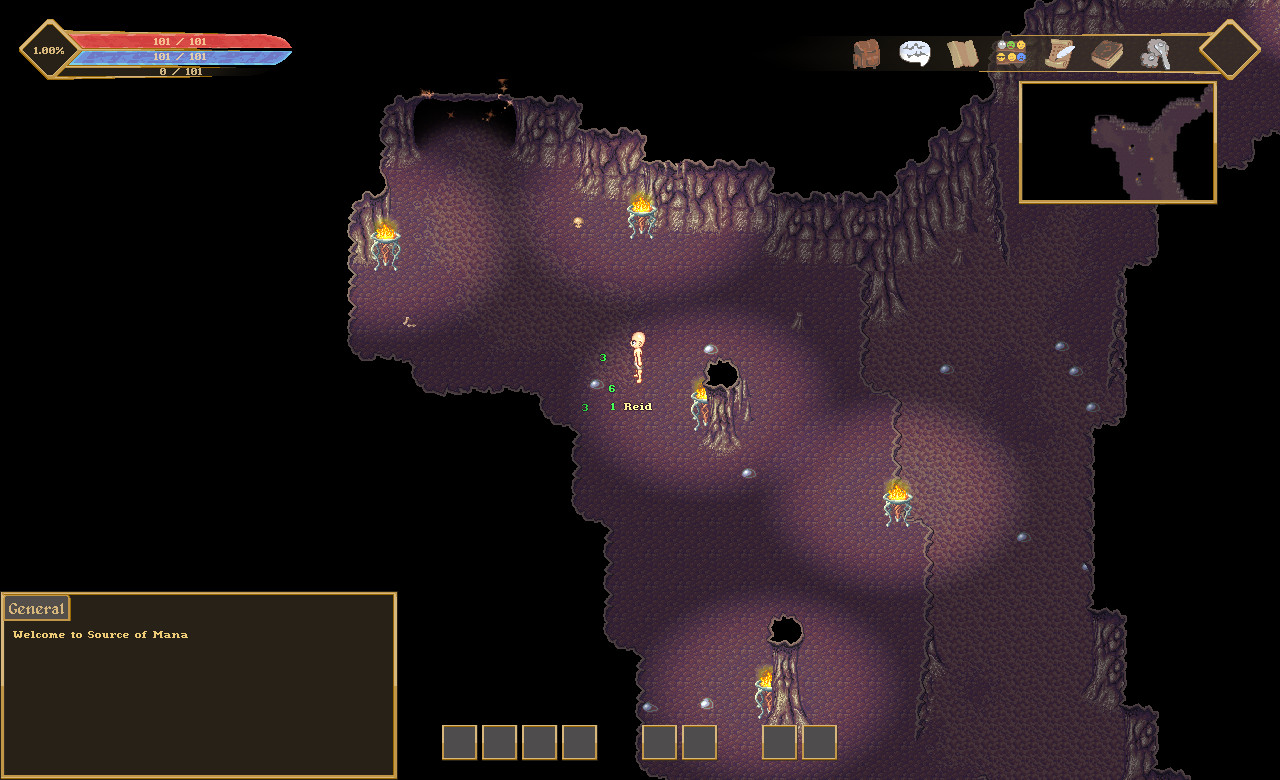Screen dimensions: 1280x780
Task: Open the emoticon faces panel
Action: pos(1011,52)
